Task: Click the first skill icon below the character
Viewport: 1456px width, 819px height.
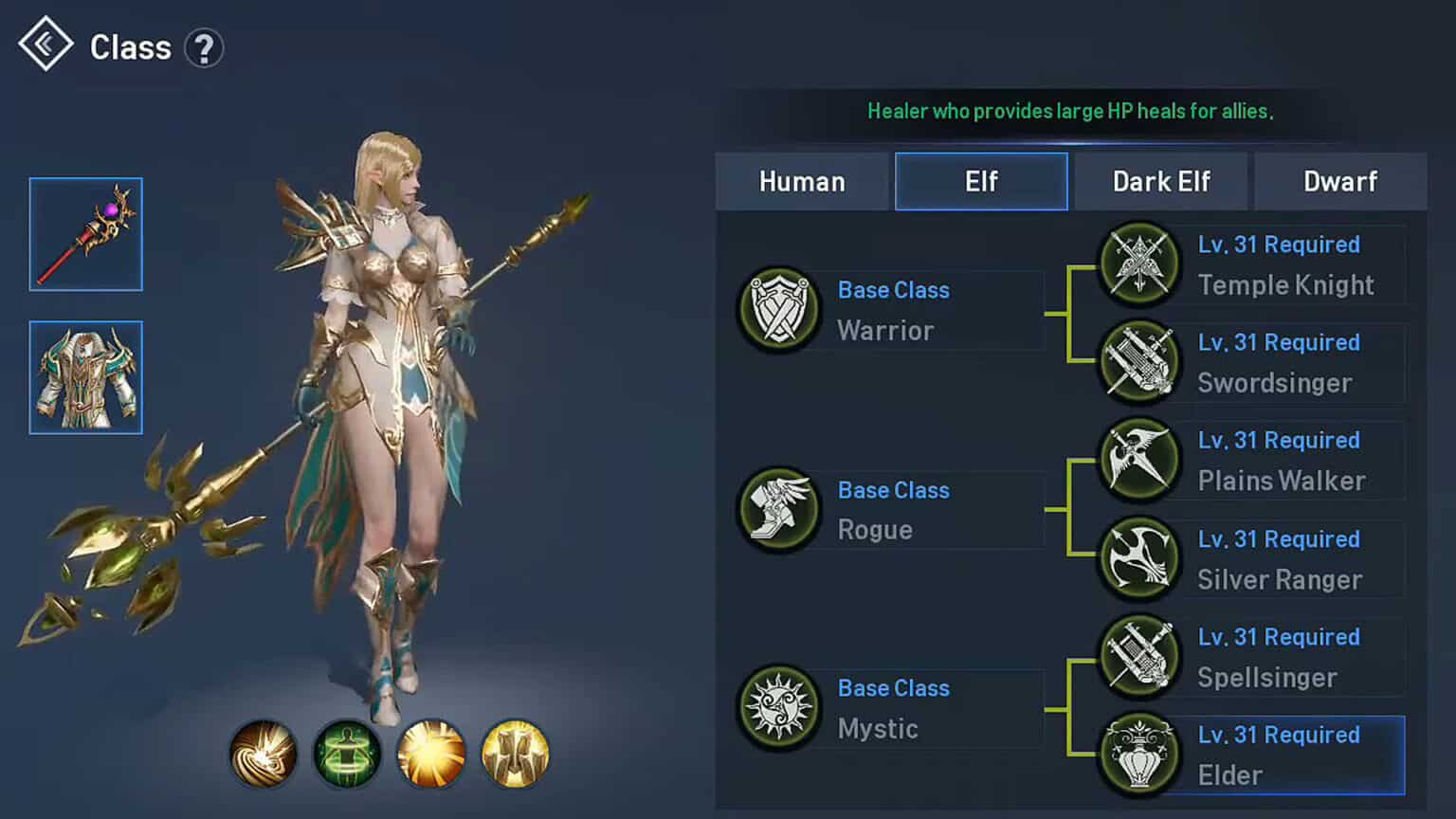Action: pyautogui.click(x=264, y=755)
